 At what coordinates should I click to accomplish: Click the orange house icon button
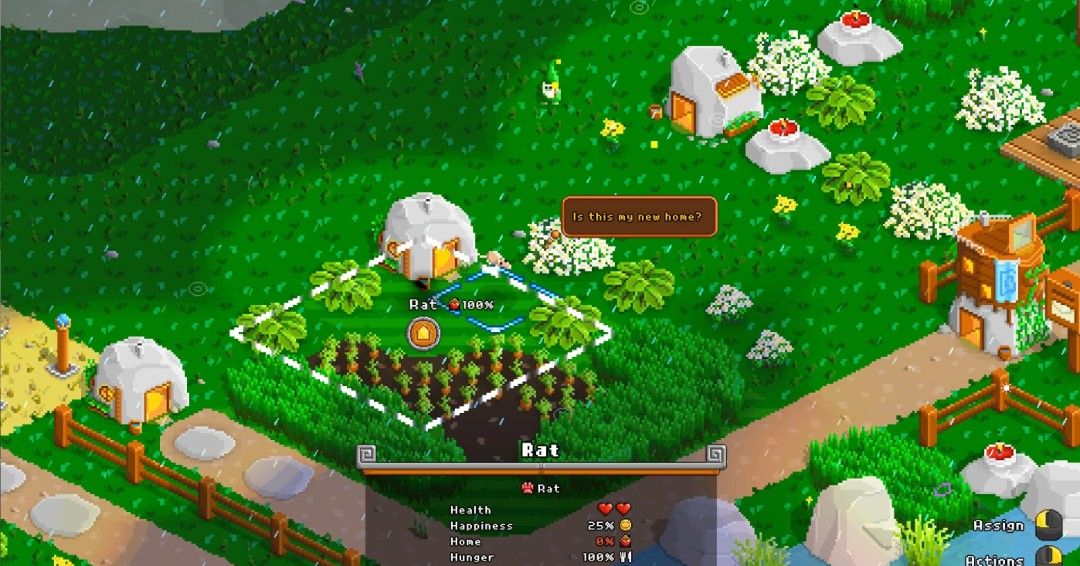[x=424, y=332]
